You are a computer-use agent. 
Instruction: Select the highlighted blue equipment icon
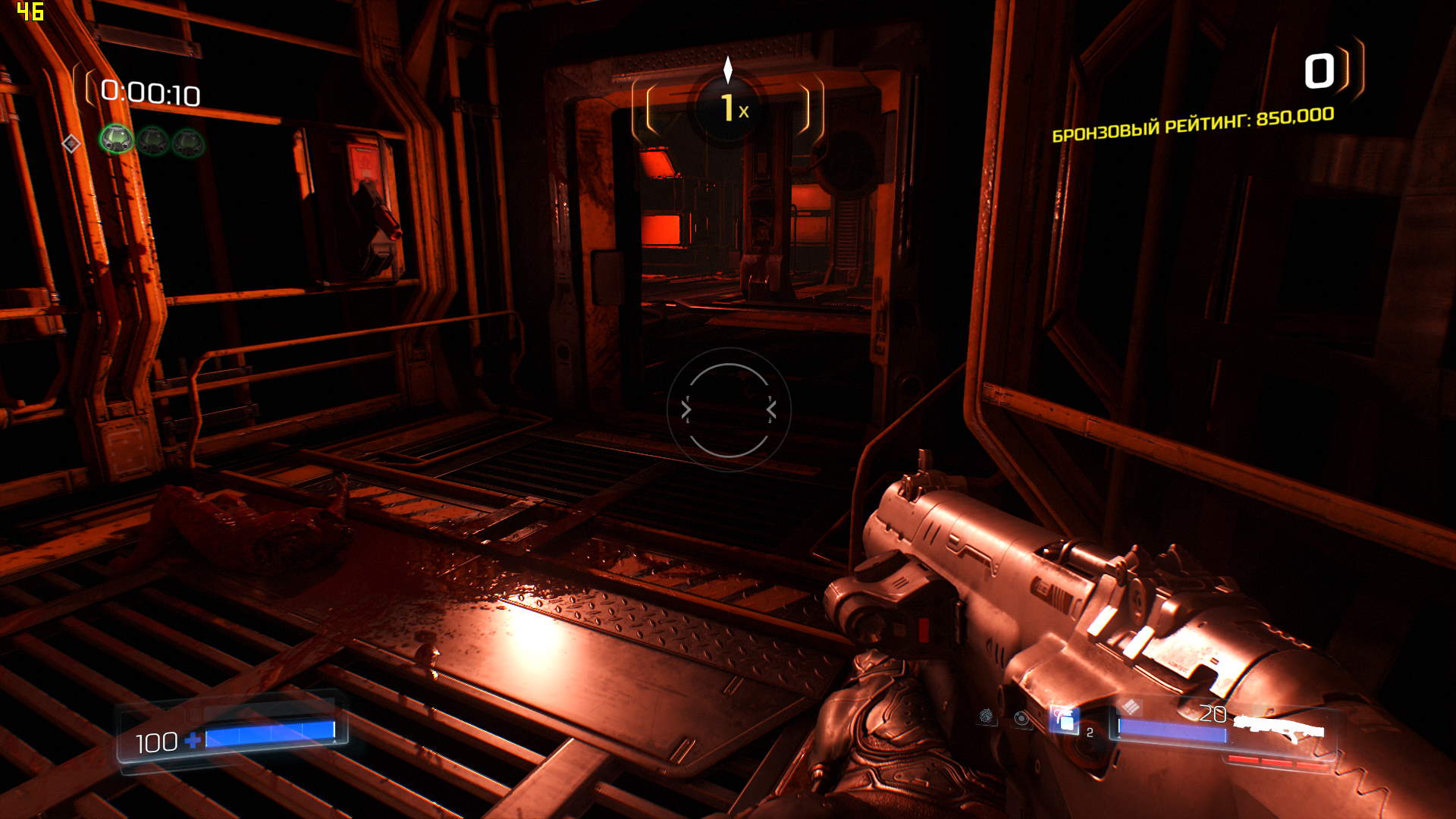tap(1064, 719)
